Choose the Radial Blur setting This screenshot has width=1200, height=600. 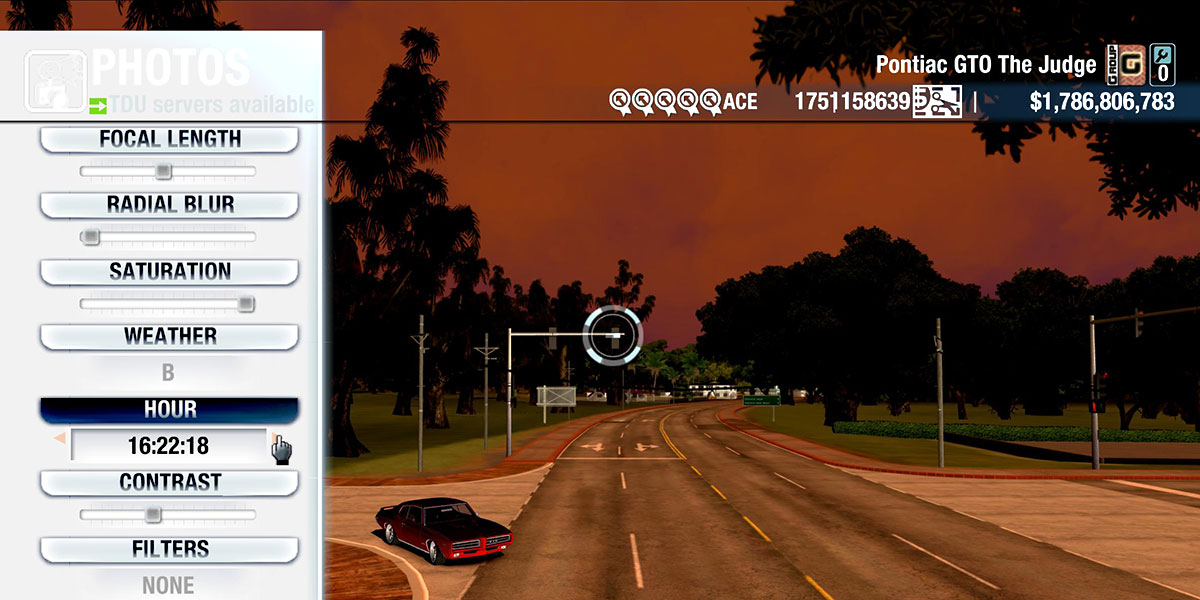[169, 205]
